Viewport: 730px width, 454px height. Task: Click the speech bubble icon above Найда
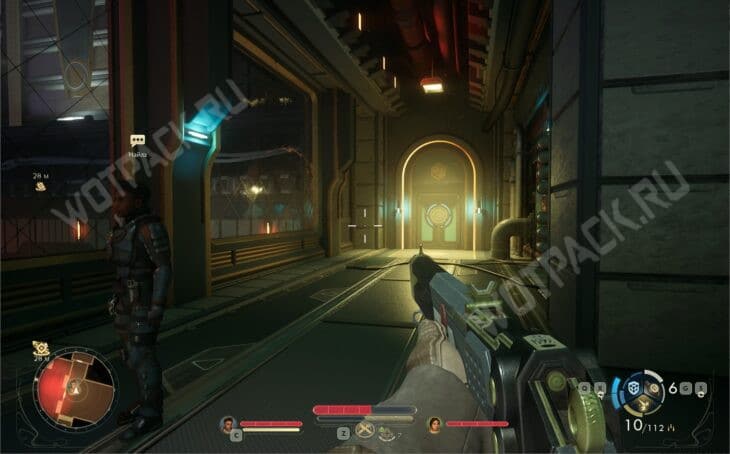pyautogui.click(x=138, y=141)
